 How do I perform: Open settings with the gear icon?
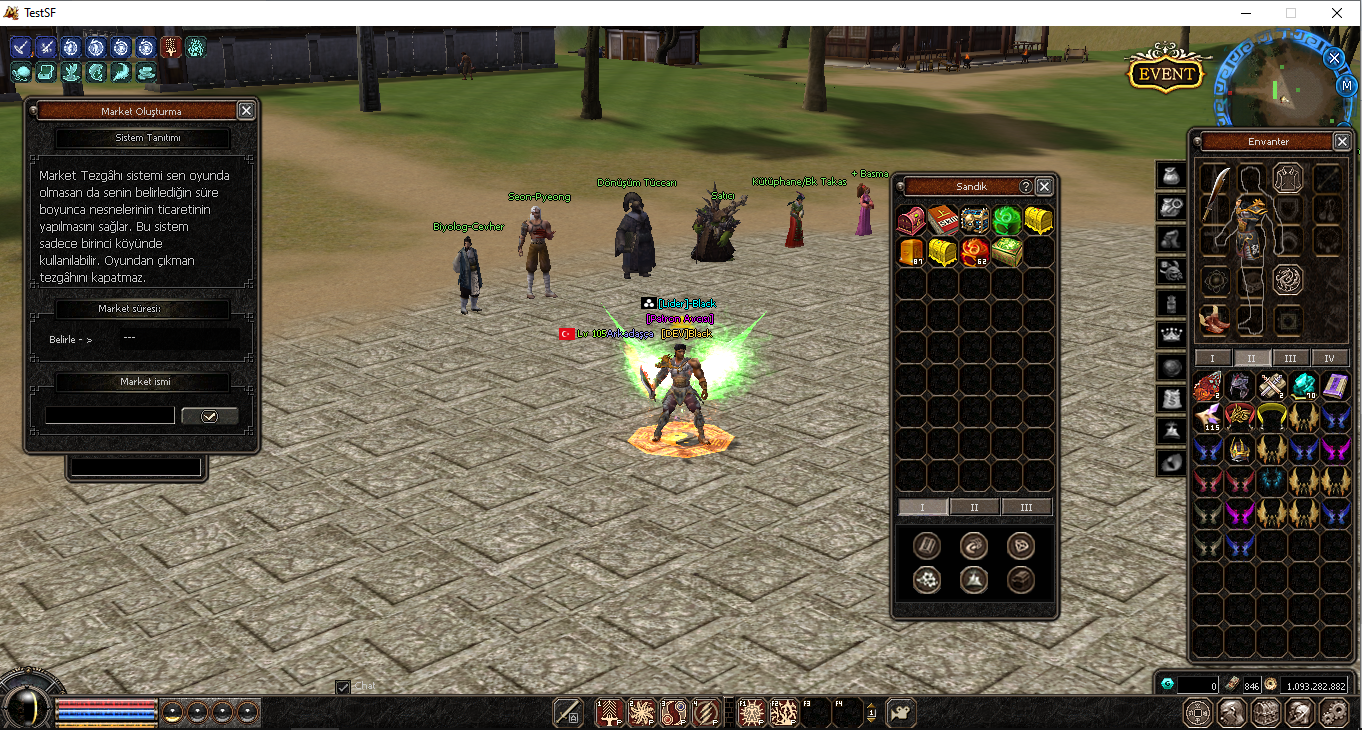(x=1333, y=712)
